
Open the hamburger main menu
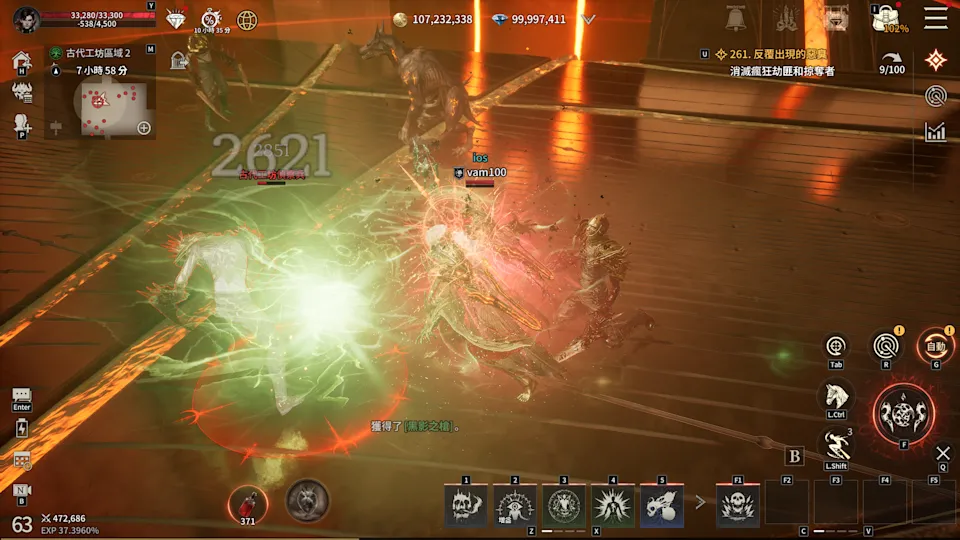[x=935, y=18]
